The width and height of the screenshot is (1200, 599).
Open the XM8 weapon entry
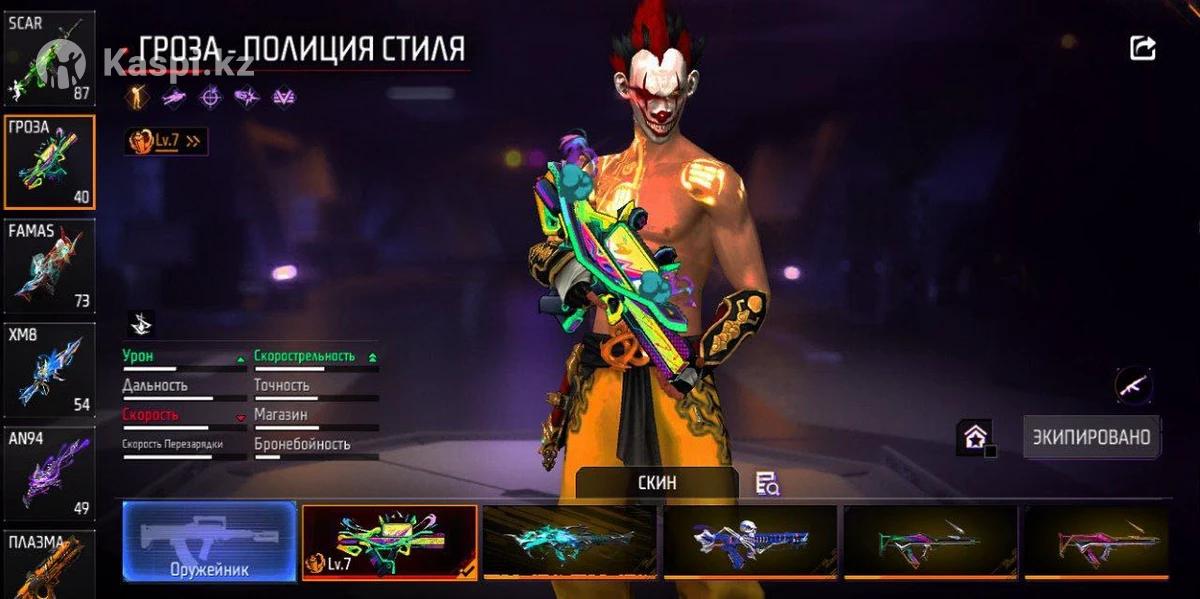tap(49, 369)
